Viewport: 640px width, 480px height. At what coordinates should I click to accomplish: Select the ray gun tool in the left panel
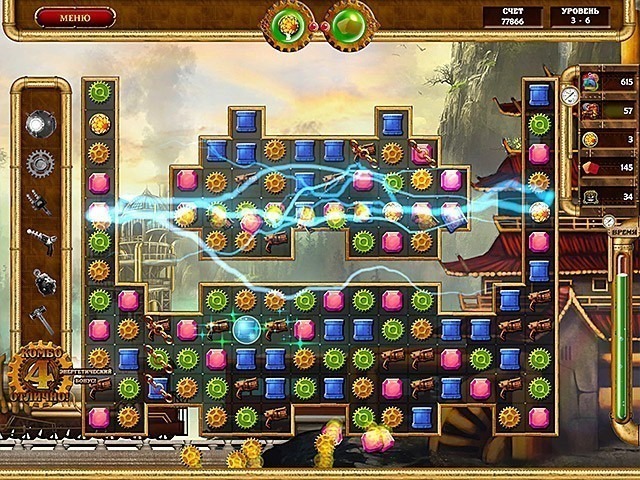point(41,240)
